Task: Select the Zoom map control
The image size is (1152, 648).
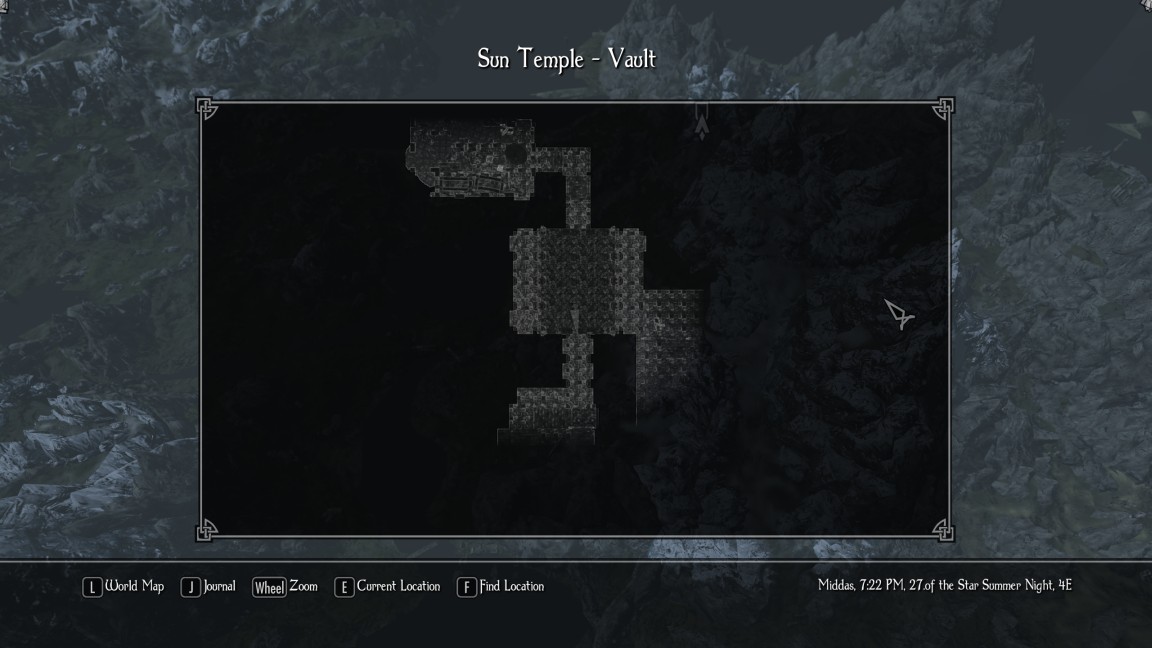Action: tap(286, 587)
